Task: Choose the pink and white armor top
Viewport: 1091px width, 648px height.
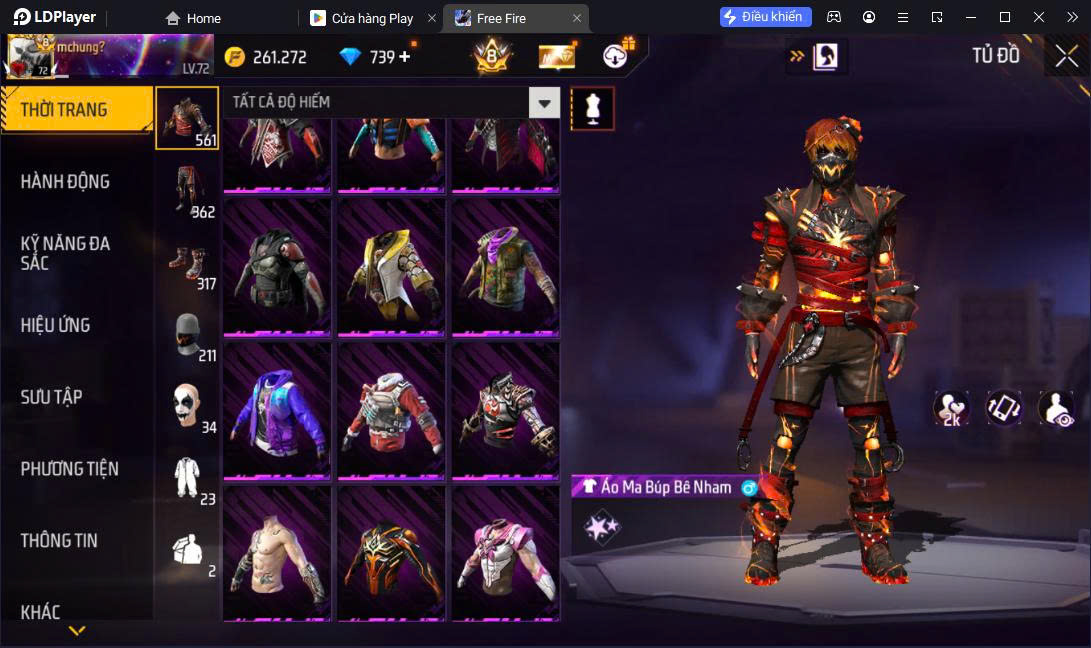Action: coord(505,553)
